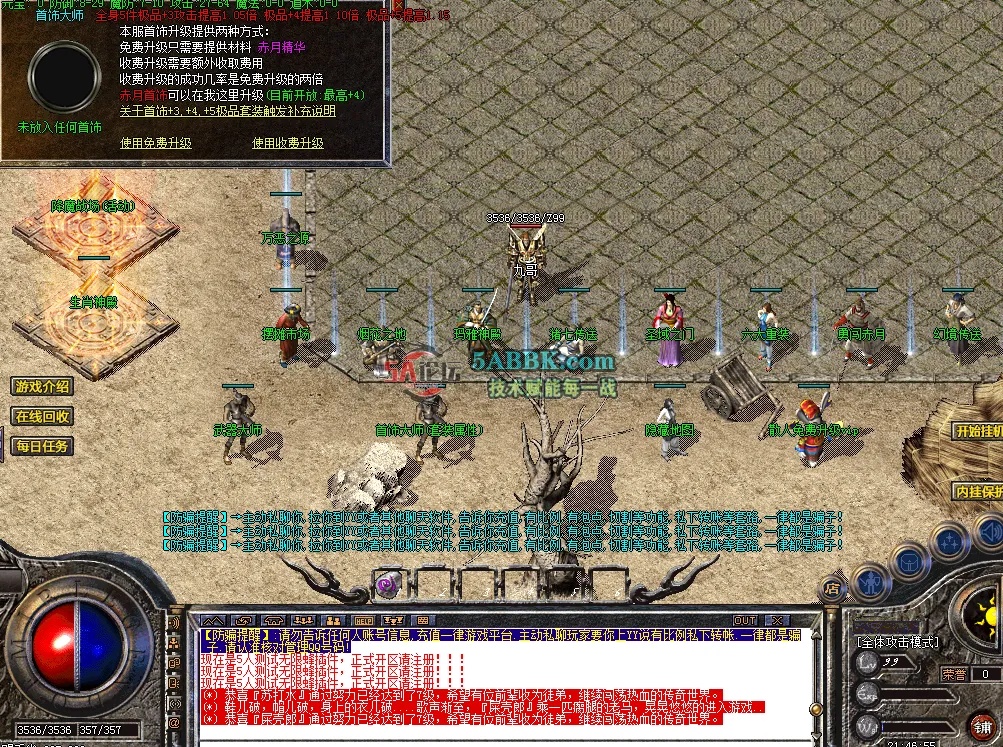The height and width of the screenshot is (747, 1003).
Task: Open the 内挂保护 protection settings button
Action: 977,492
